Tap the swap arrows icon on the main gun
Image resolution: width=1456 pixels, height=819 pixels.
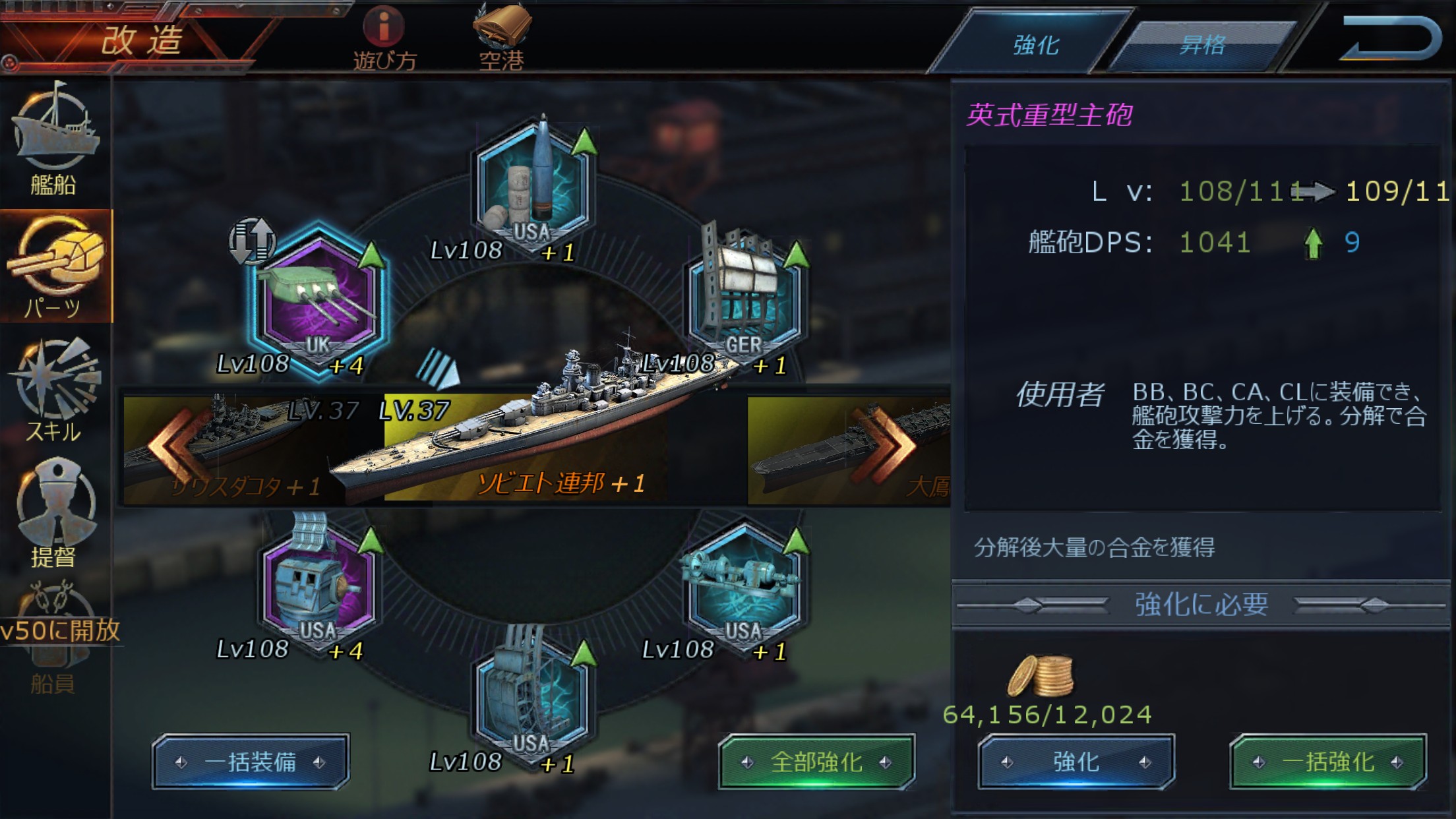[253, 241]
